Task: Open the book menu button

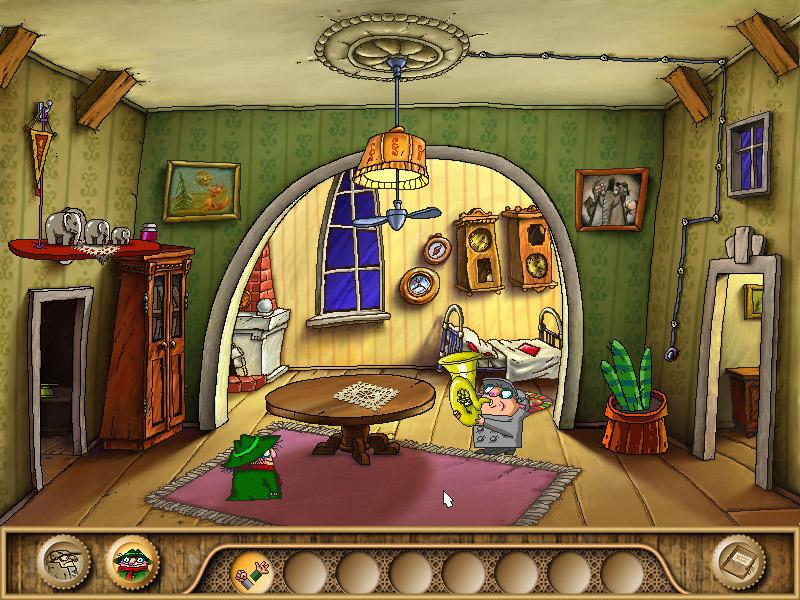Action: [740, 562]
